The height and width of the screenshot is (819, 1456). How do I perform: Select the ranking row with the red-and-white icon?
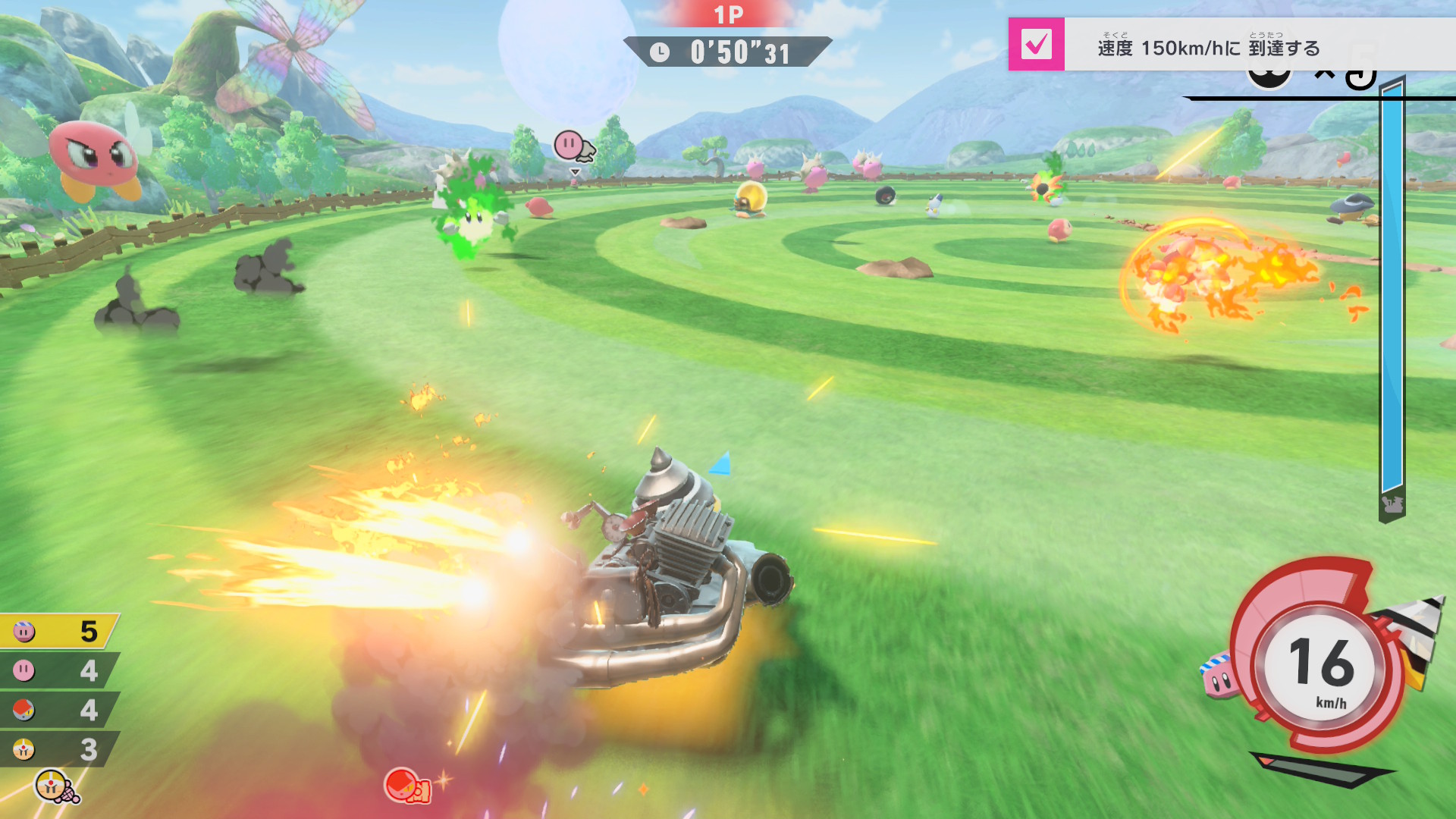58,710
